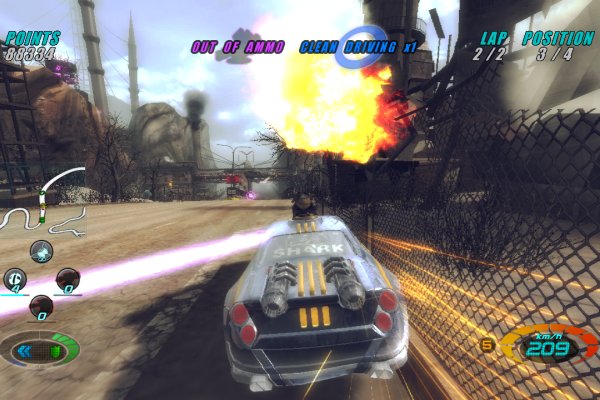600x400 pixels.
Task: Click the green shield icon in gauge
Action: [57, 351]
